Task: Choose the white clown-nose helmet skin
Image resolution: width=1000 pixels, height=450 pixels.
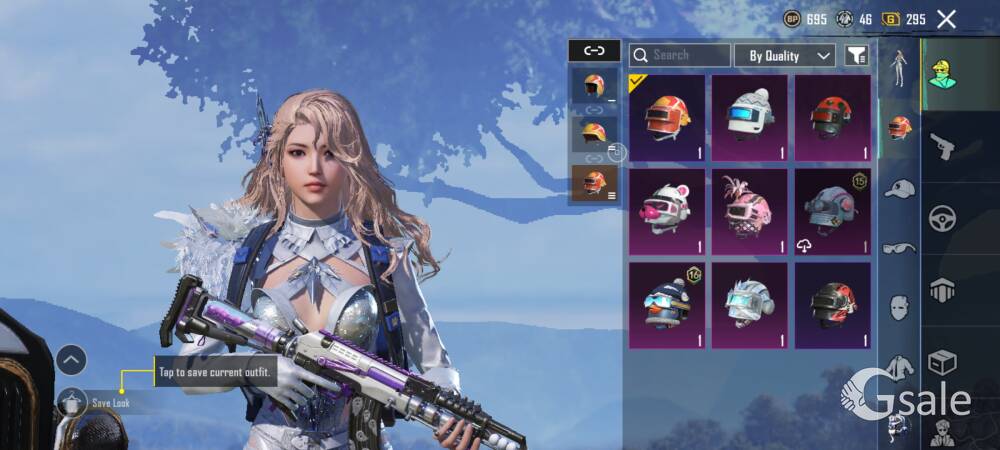Action: (x=667, y=212)
